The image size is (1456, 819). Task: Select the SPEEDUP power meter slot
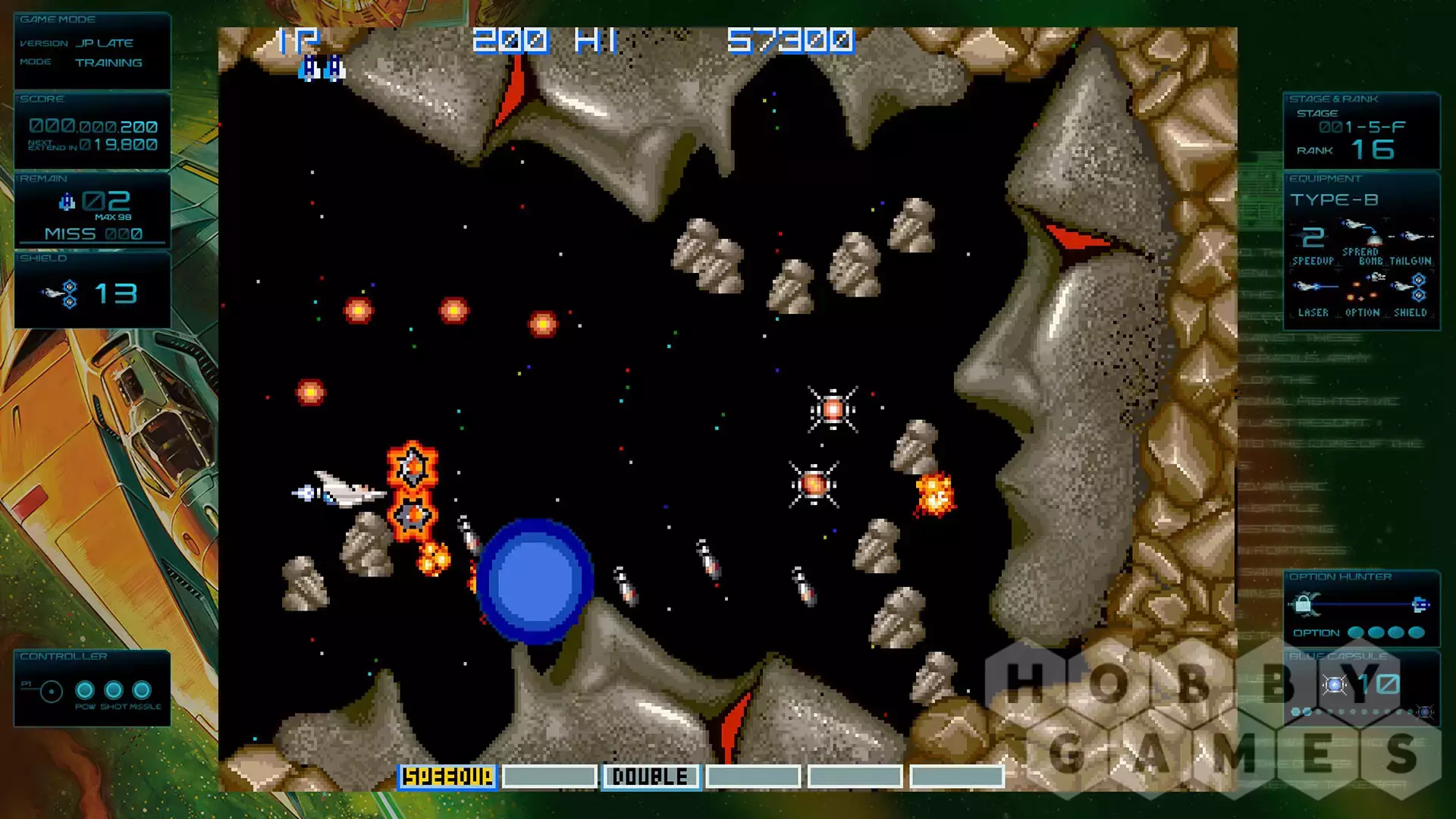click(447, 777)
